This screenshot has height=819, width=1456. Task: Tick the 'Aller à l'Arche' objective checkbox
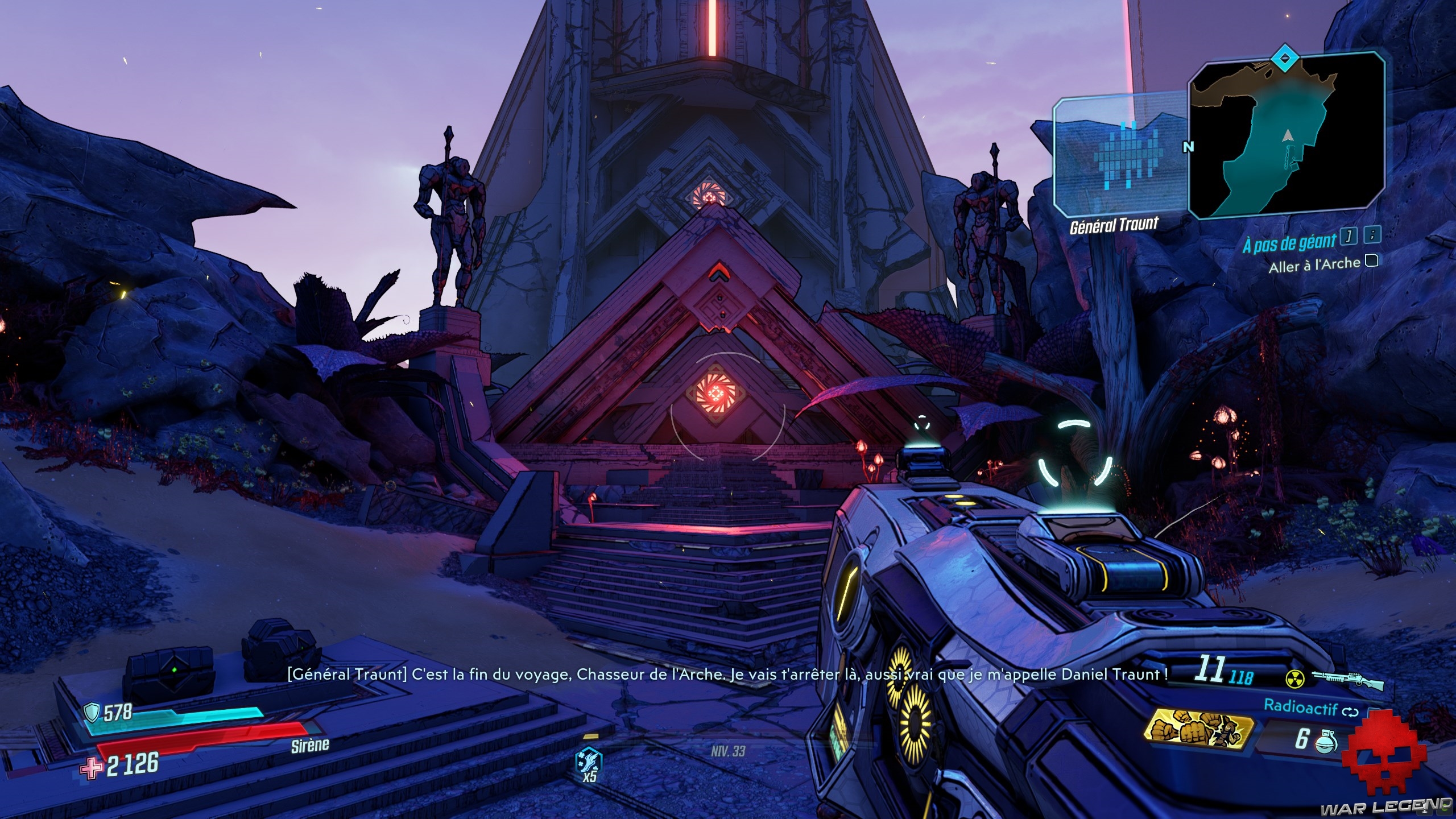(x=1371, y=261)
